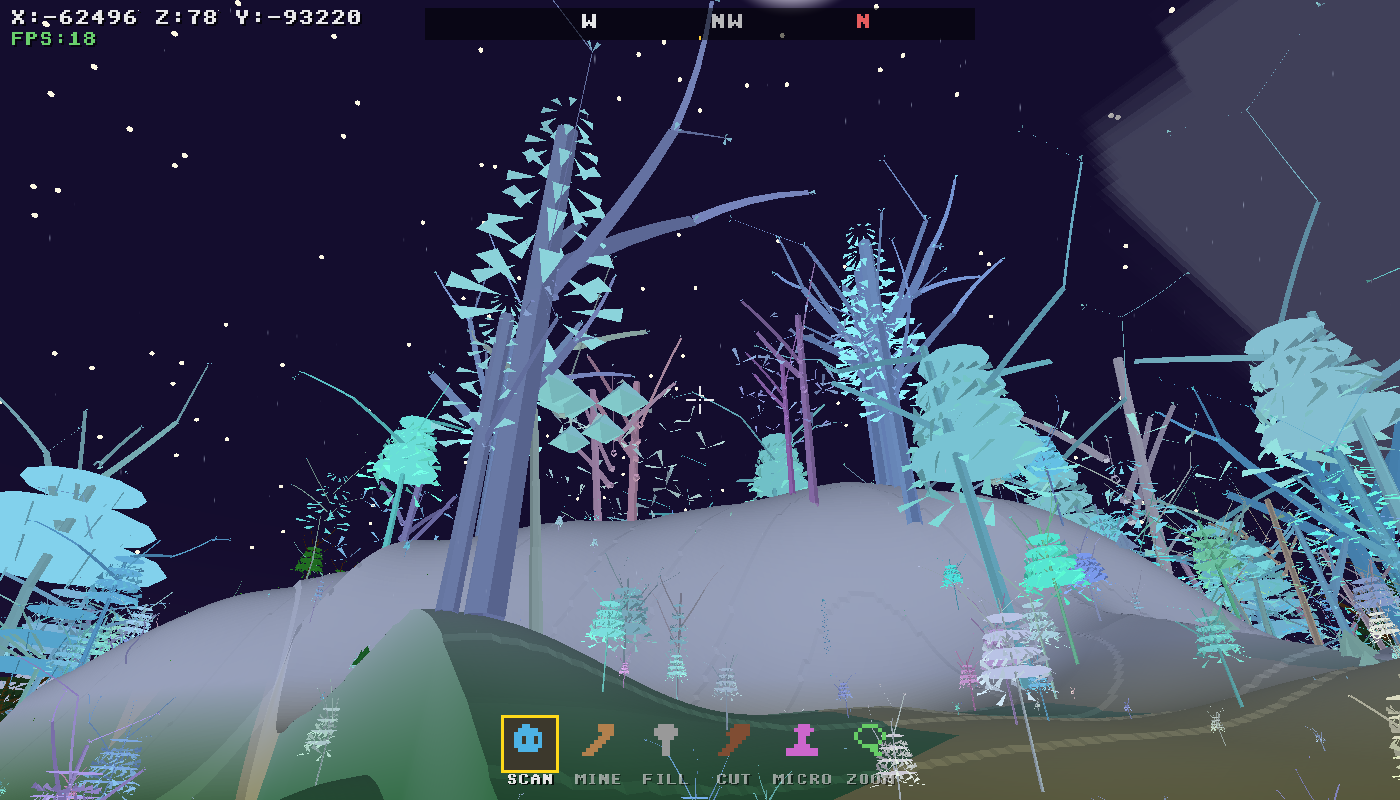
Task: Click the FILL label text
Action: pyautogui.click(x=666, y=778)
